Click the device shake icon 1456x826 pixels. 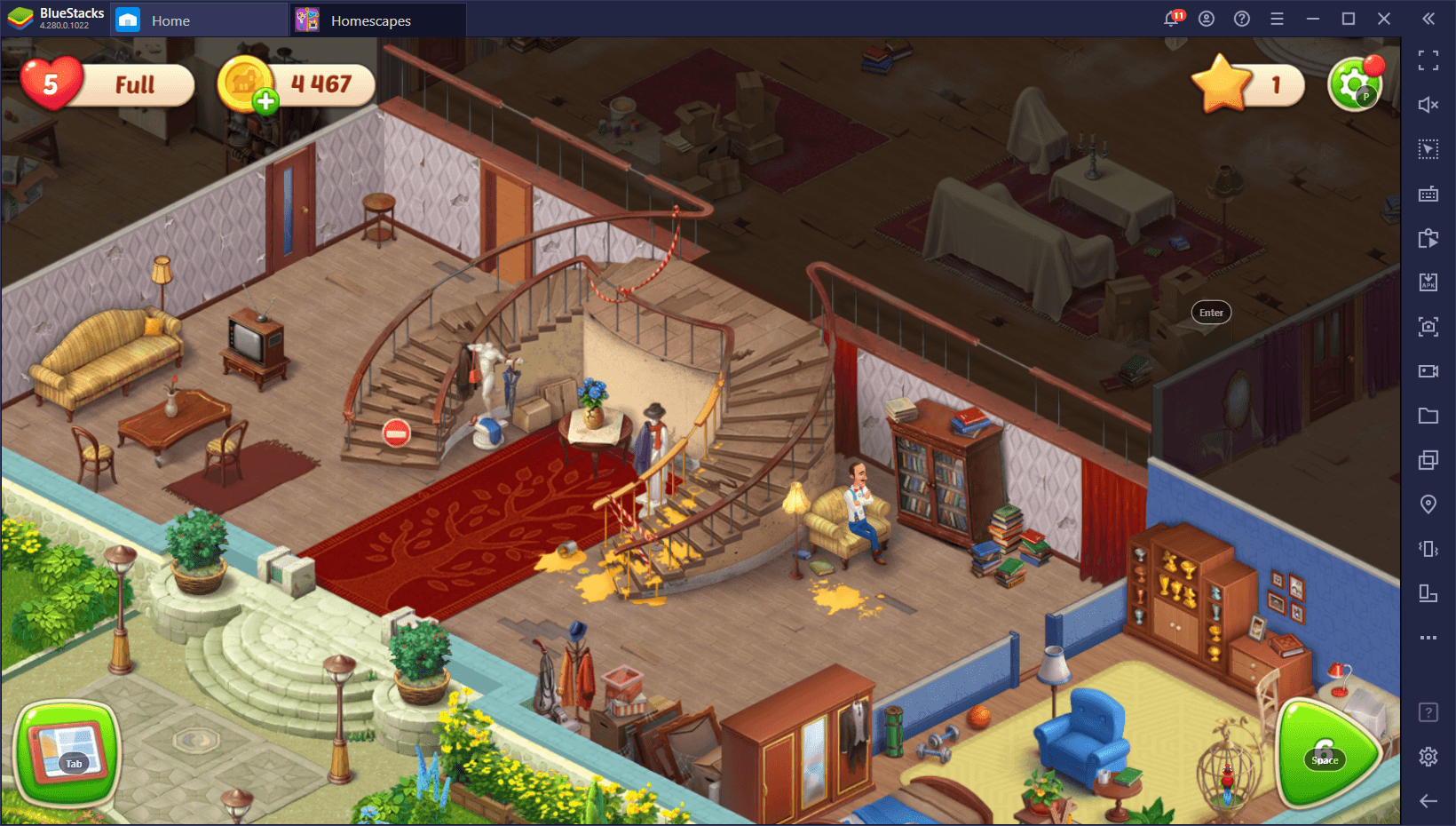(1428, 549)
